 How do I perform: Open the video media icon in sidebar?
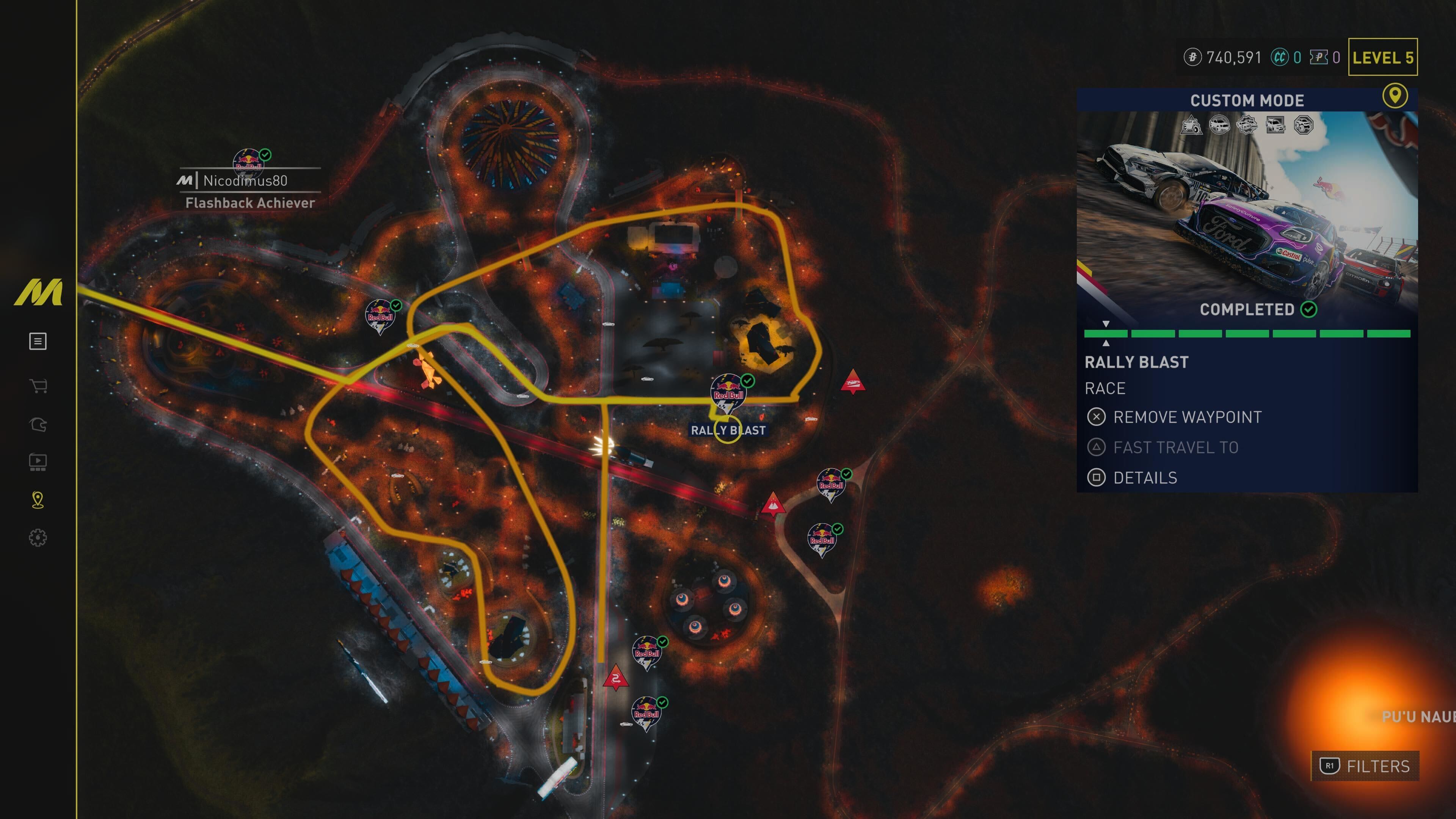[38, 462]
